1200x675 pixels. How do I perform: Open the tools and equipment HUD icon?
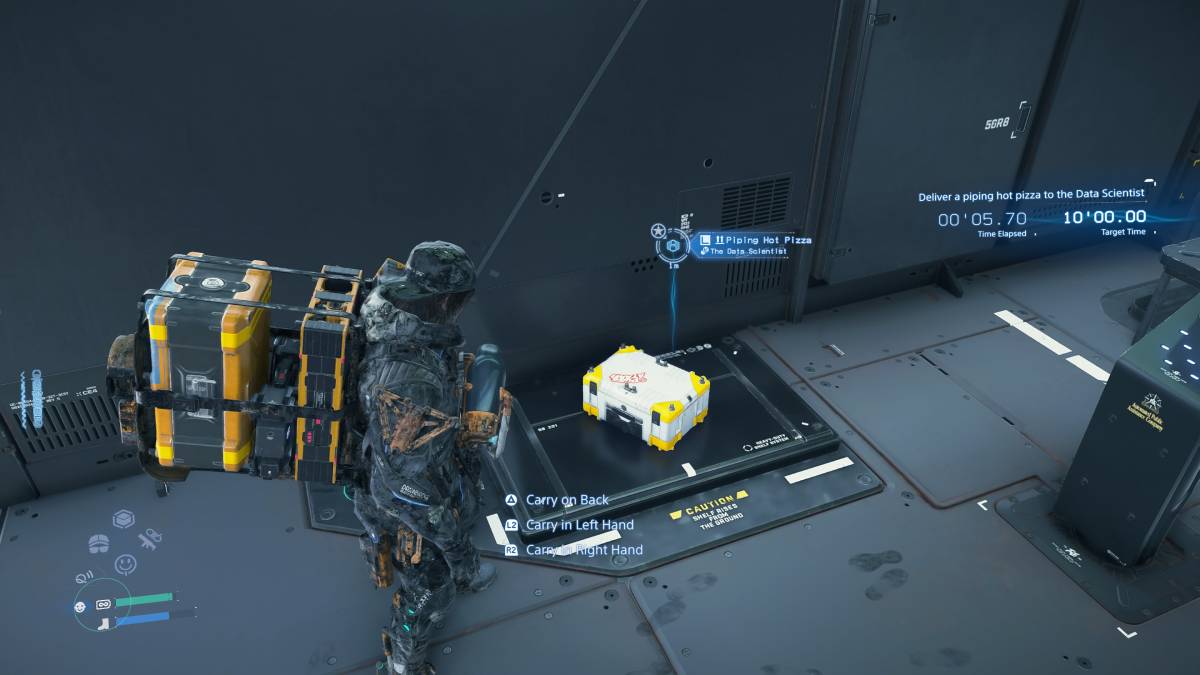click(x=151, y=540)
